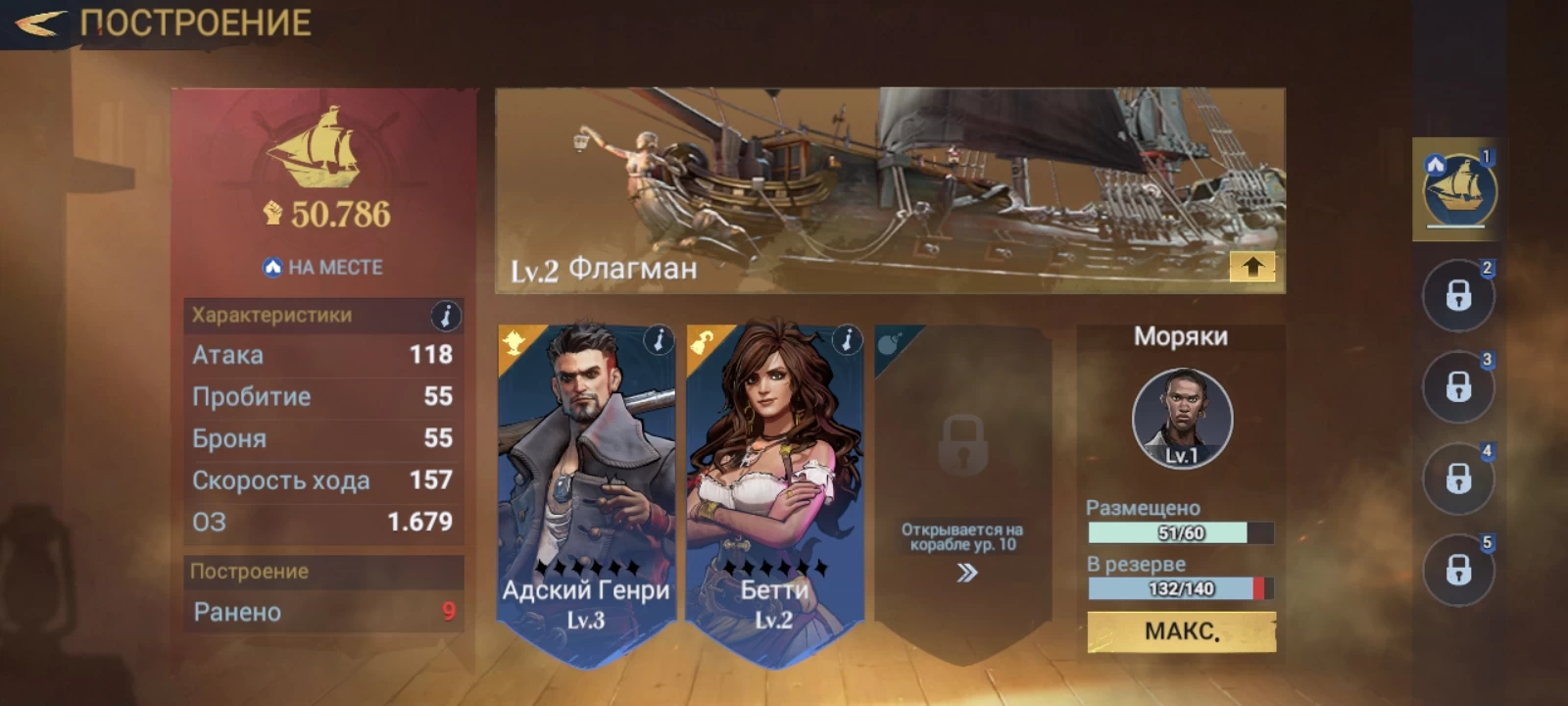
Task: Tap locked formation slot 4
Action: click(x=1458, y=479)
